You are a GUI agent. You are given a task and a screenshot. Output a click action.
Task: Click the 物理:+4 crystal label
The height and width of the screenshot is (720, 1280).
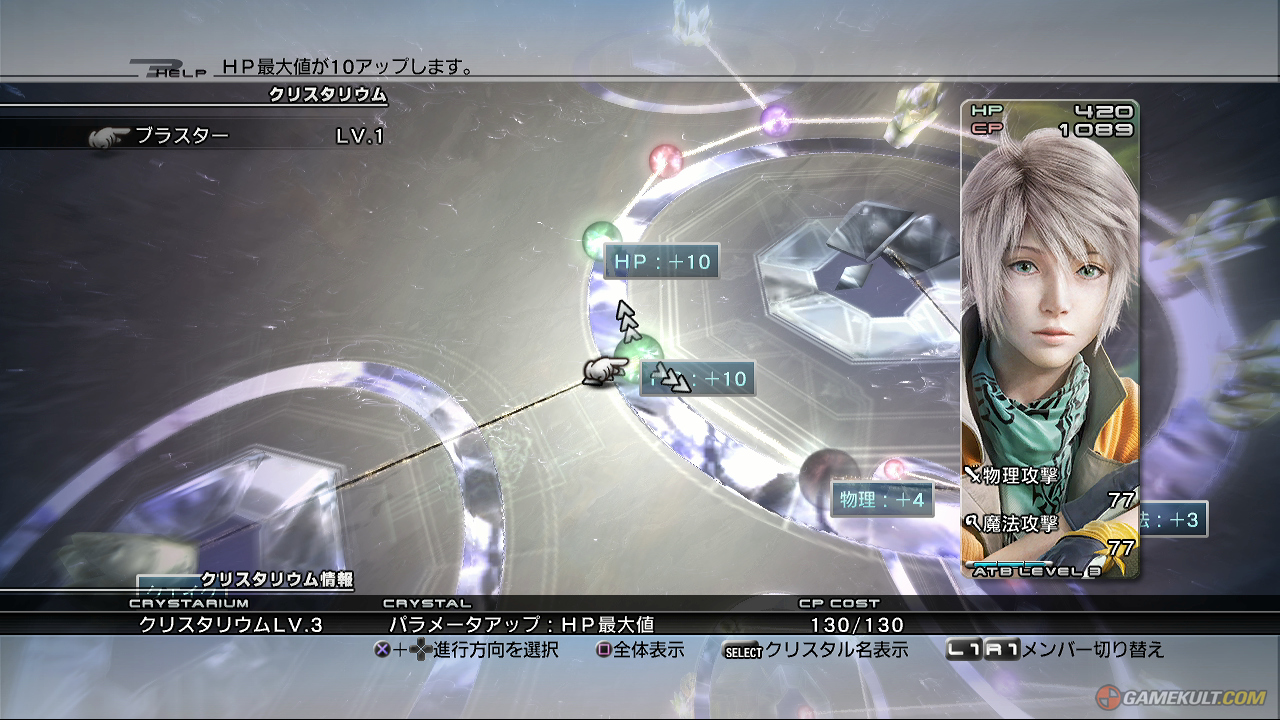tap(882, 499)
